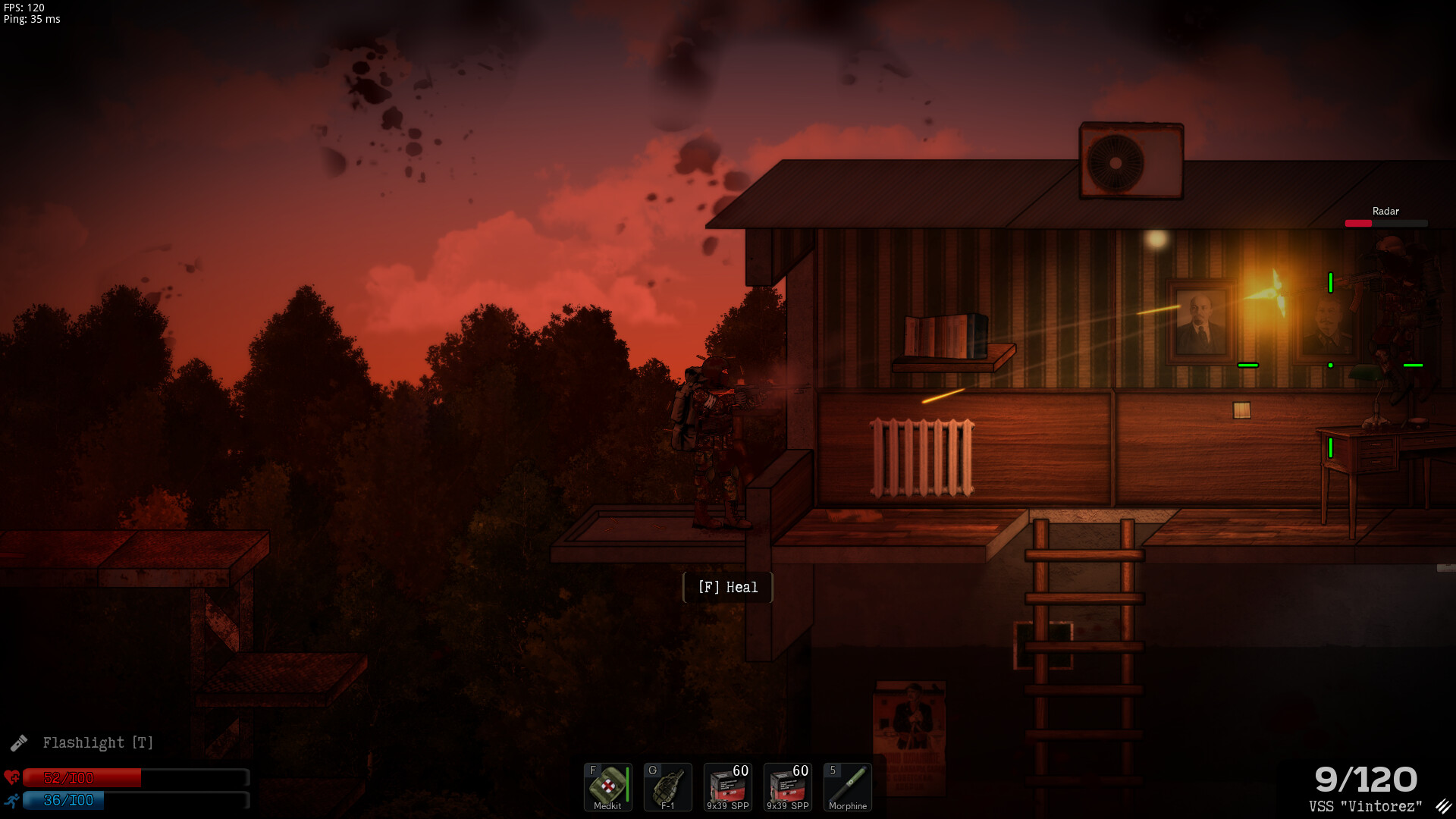Click the fire mode indicator beside the weapon name
This screenshot has height=819, width=1456.
[1442, 806]
